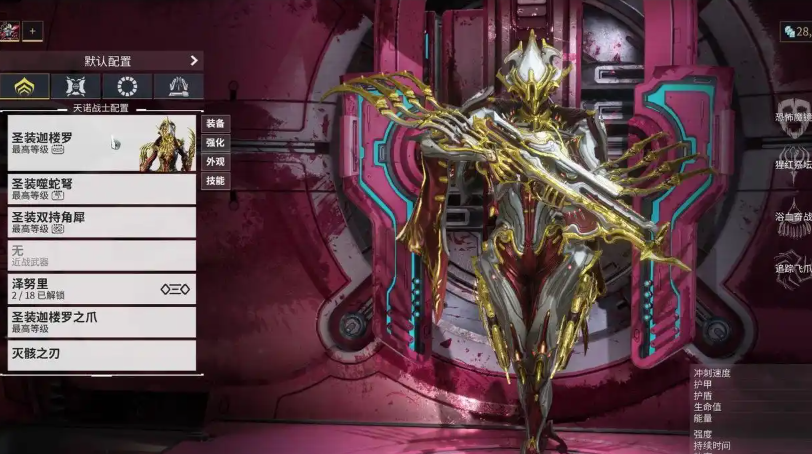Image resolution: width=812 pixels, height=454 pixels.
Task: Choose the 圣装双持角犀 secondary weapon slot
Action: pyautogui.click(x=100, y=221)
